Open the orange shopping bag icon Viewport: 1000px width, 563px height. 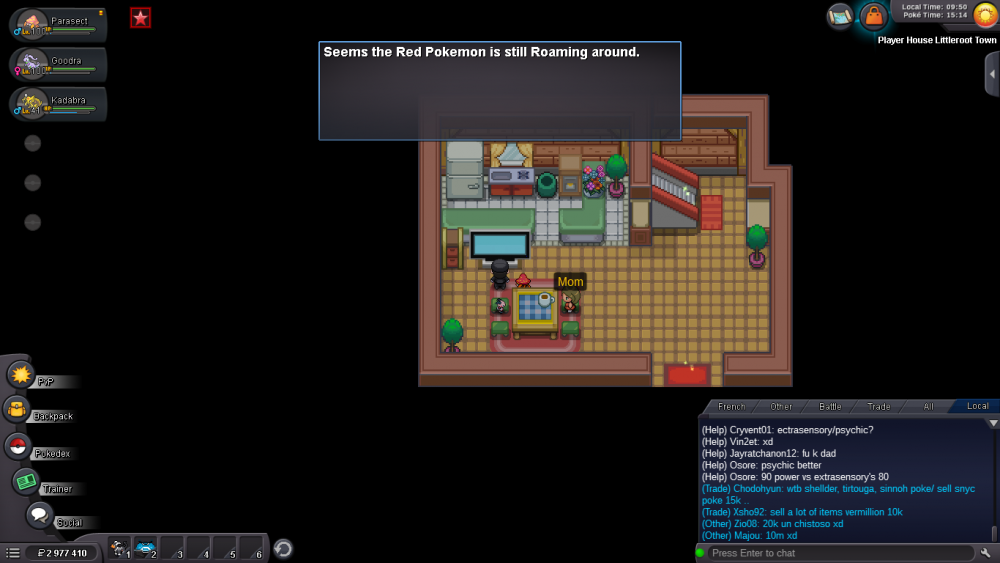tap(873, 16)
